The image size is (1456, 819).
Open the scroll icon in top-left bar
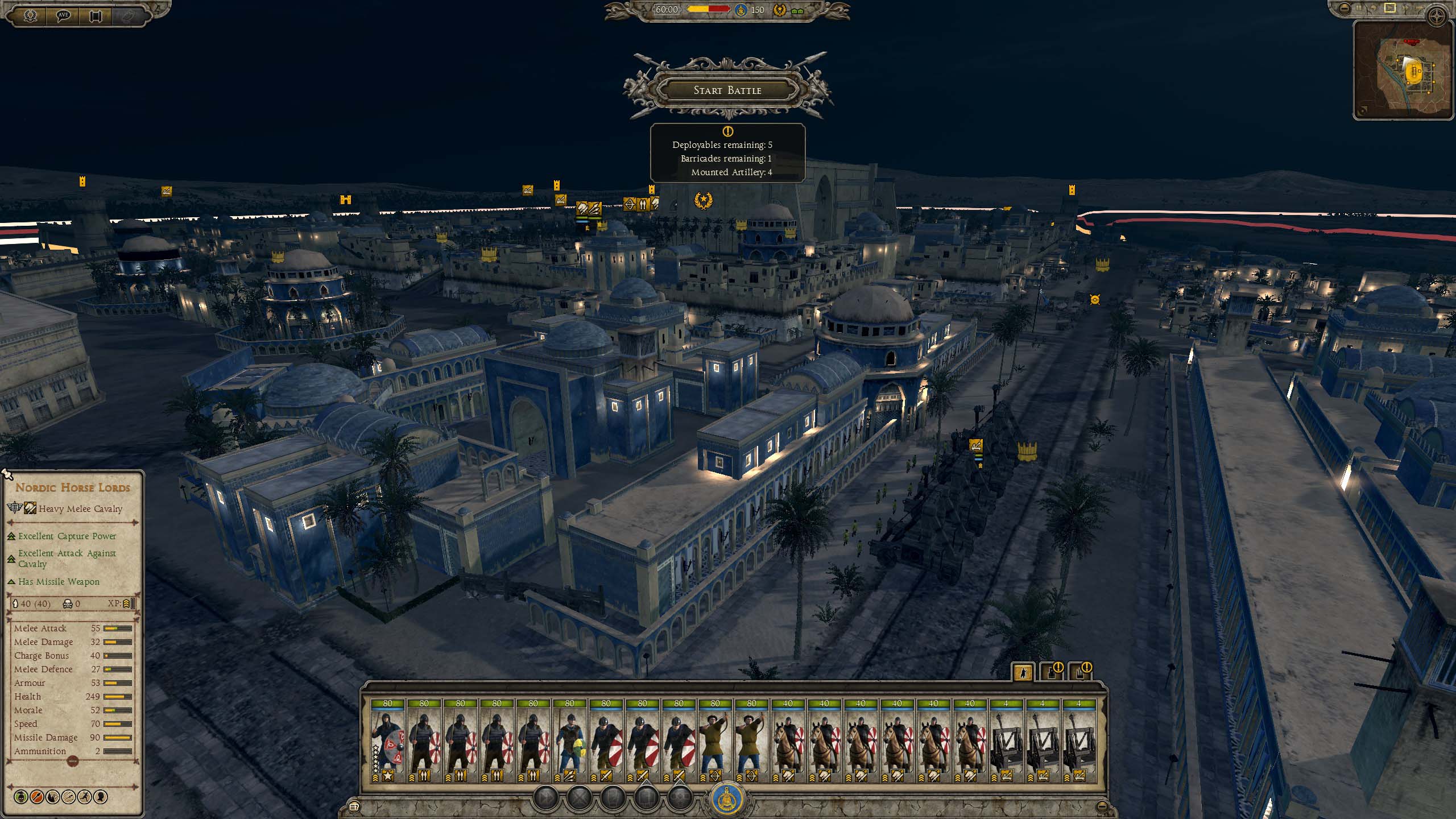(95, 15)
